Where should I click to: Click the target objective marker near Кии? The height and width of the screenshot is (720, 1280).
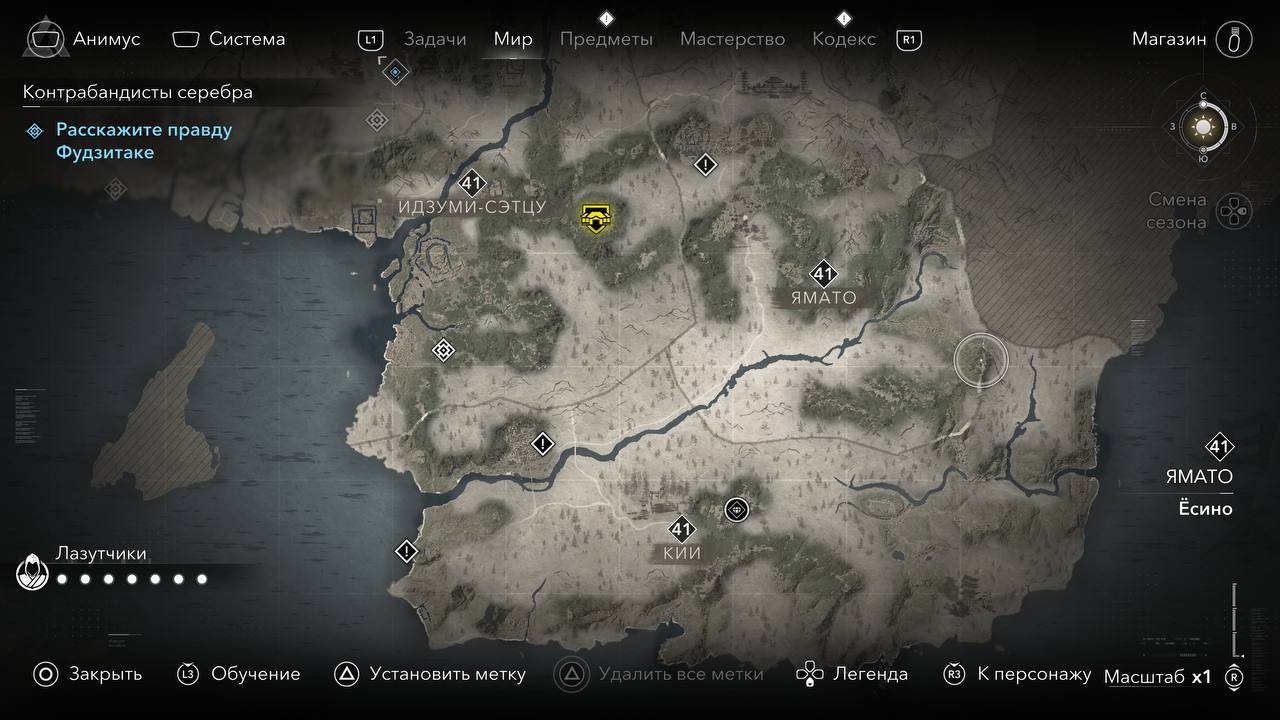coord(737,510)
